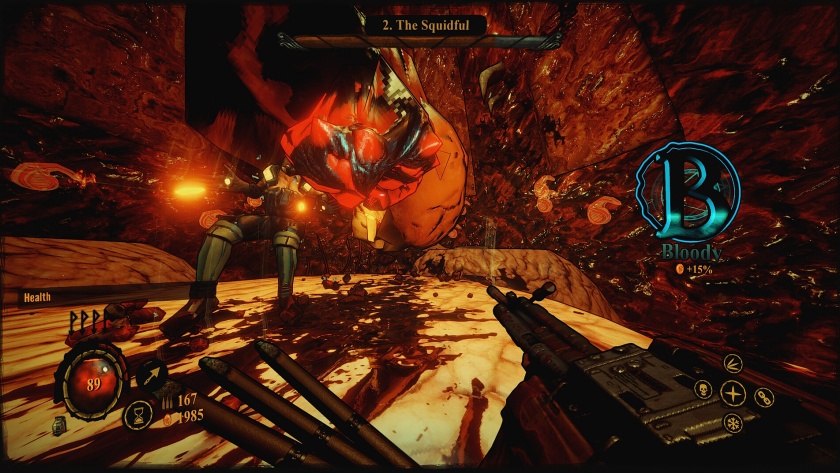This screenshot has width=840, height=473.
Task: Select the arrow weapon icon
Action: tap(152, 374)
